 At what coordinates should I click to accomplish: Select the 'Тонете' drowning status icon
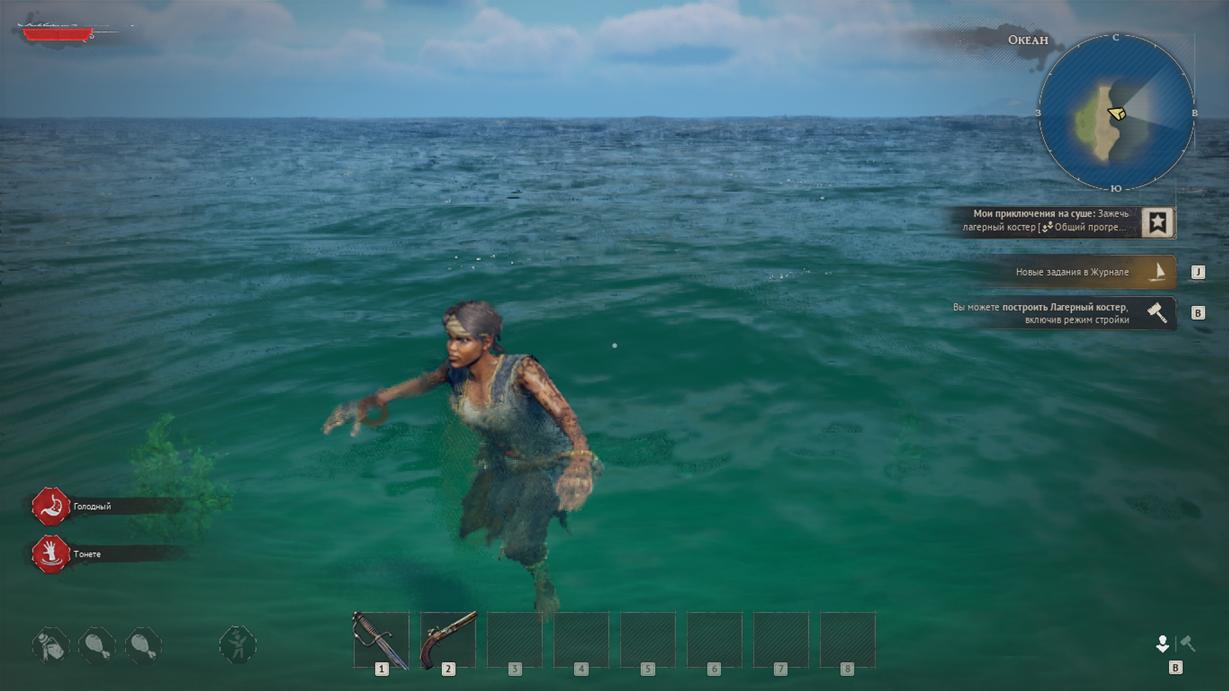(50, 554)
